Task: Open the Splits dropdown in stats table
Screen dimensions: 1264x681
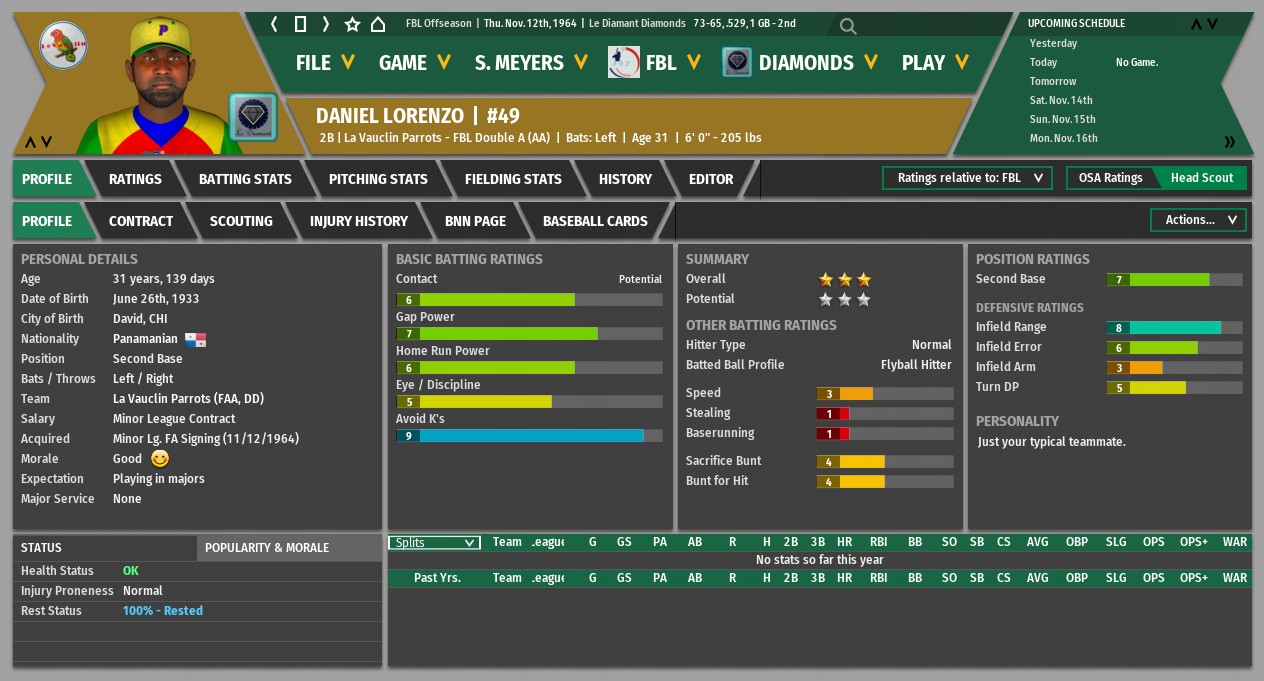Action: pyautogui.click(x=434, y=543)
